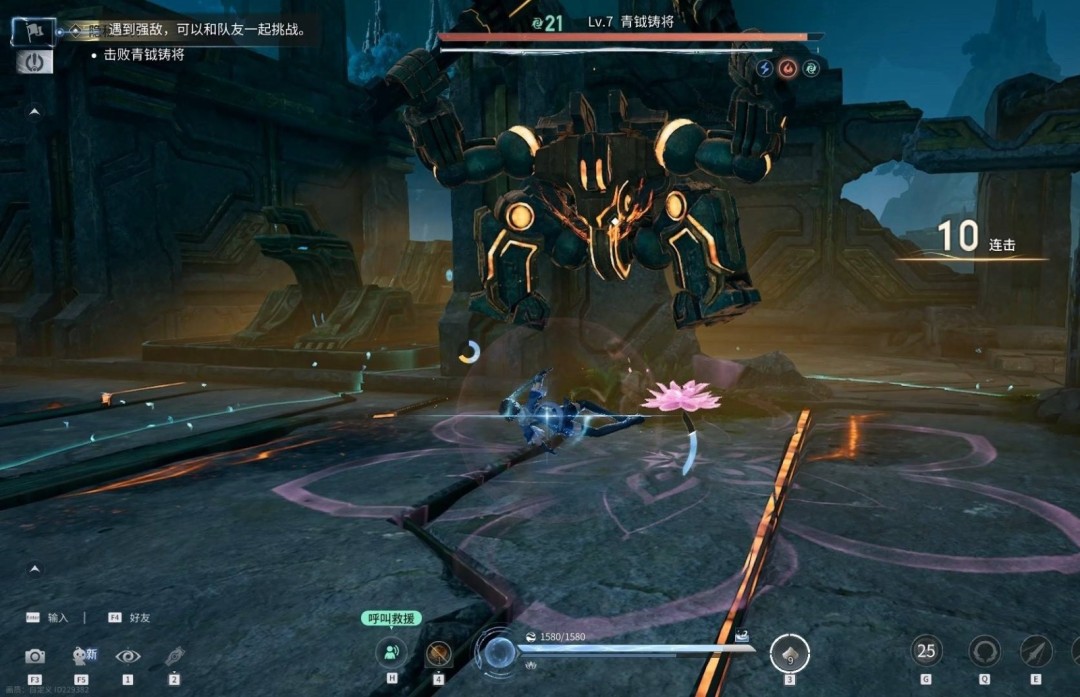Select the 击败青钺铸将 quest objective

coord(144,55)
